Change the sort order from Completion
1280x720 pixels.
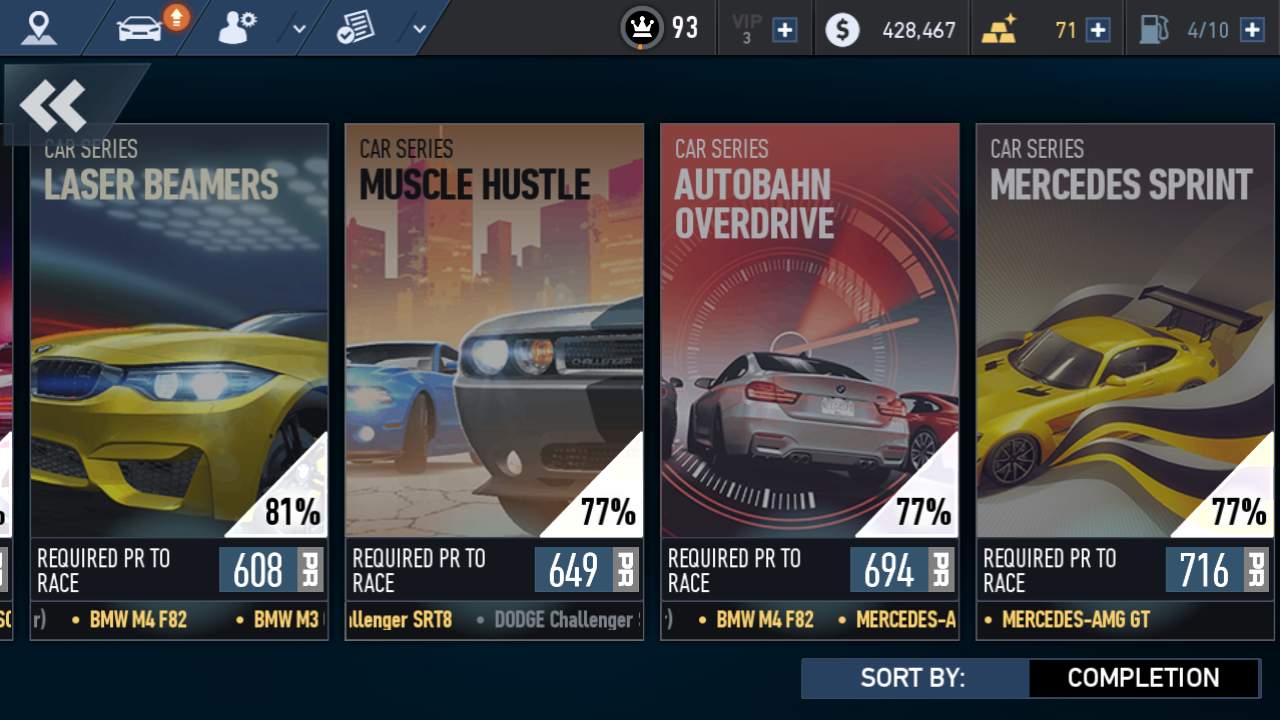point(1143,678)
